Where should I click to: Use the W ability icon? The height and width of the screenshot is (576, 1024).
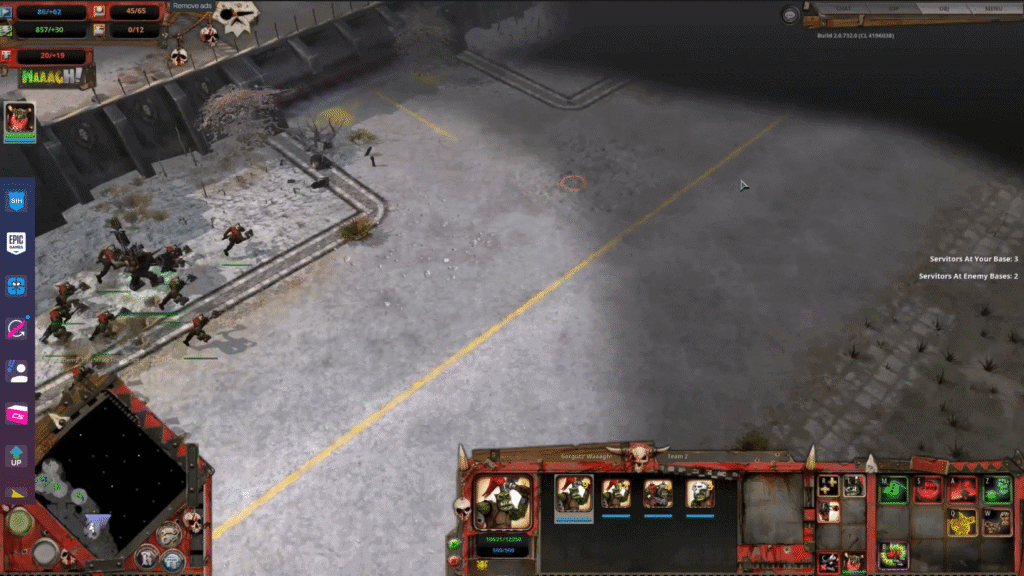[x=996, y=522]
